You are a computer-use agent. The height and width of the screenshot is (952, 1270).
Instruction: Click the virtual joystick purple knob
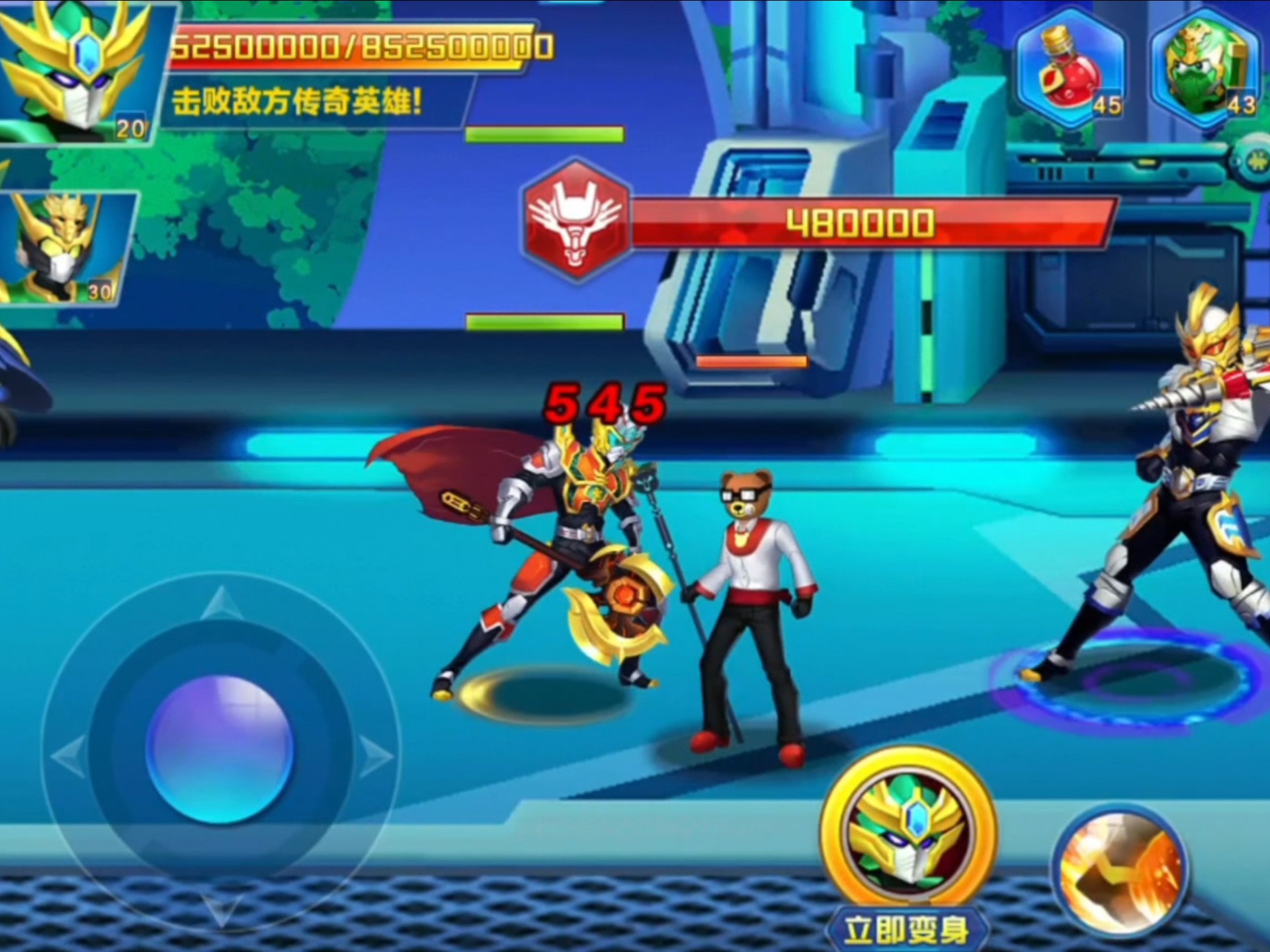tap(220, 748)
